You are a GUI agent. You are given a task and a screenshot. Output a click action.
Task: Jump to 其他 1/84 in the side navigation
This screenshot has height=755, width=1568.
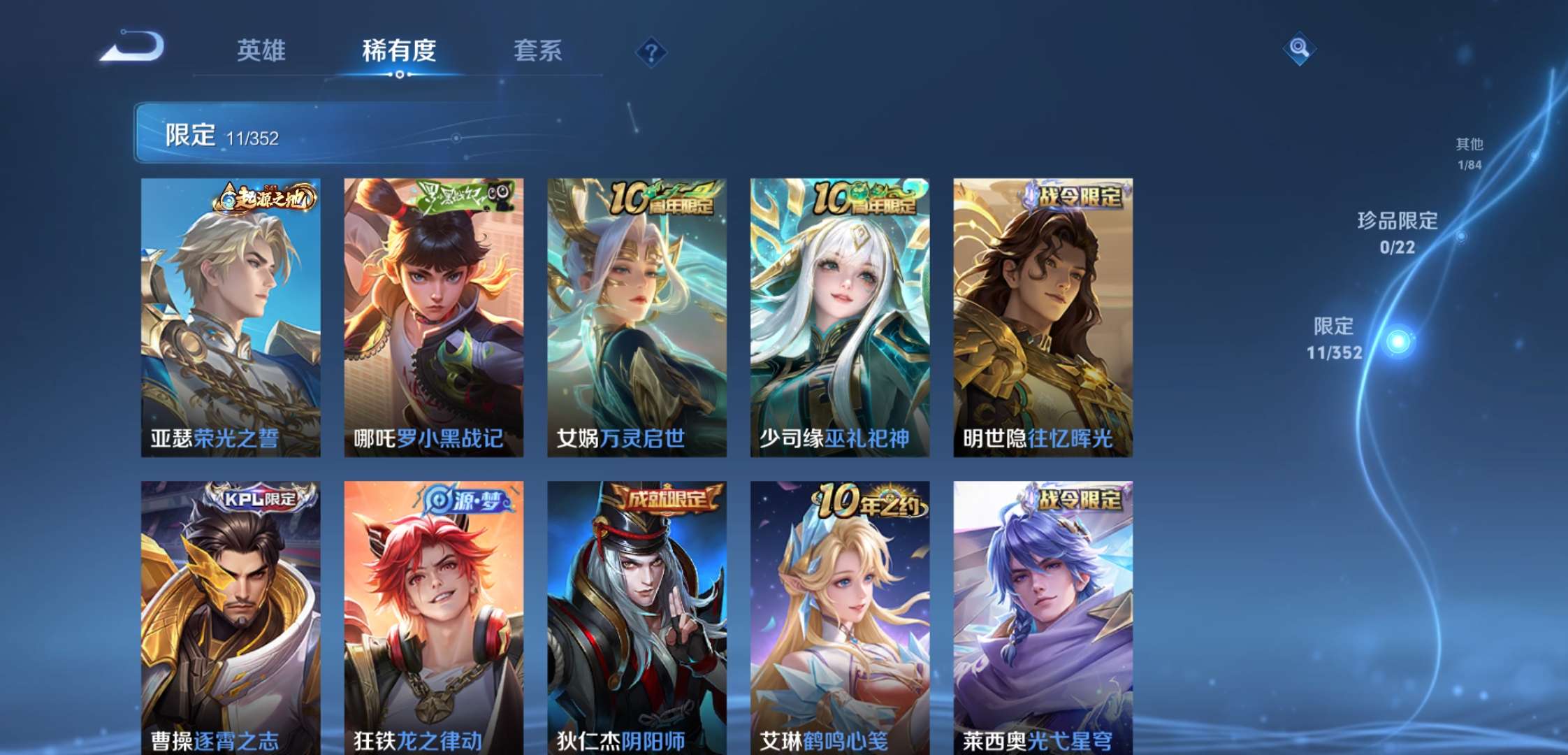tap(1469, 152)
